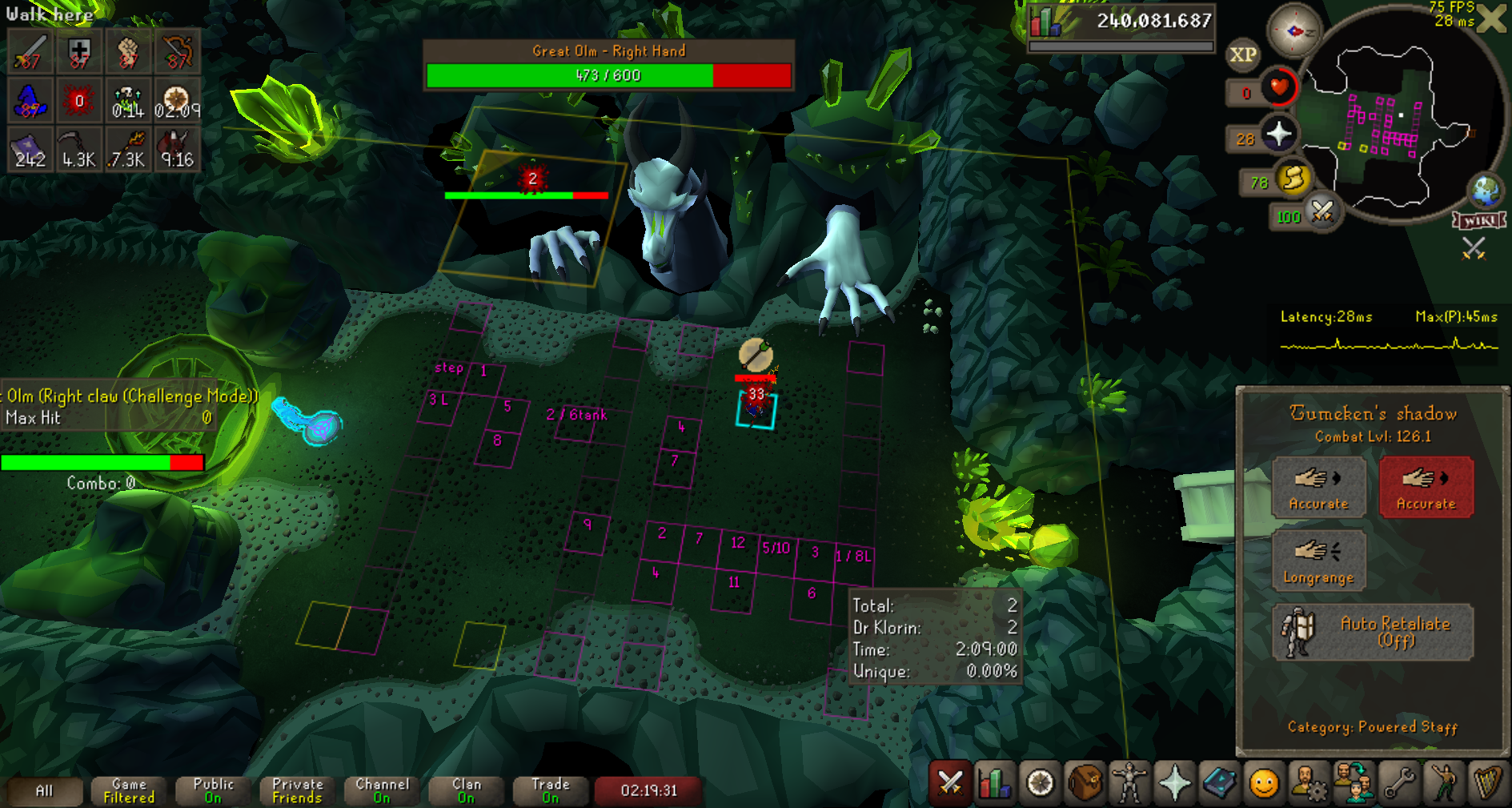Open the world map globe
This screenshot has height=808, width=1512.
(1486, 191)
